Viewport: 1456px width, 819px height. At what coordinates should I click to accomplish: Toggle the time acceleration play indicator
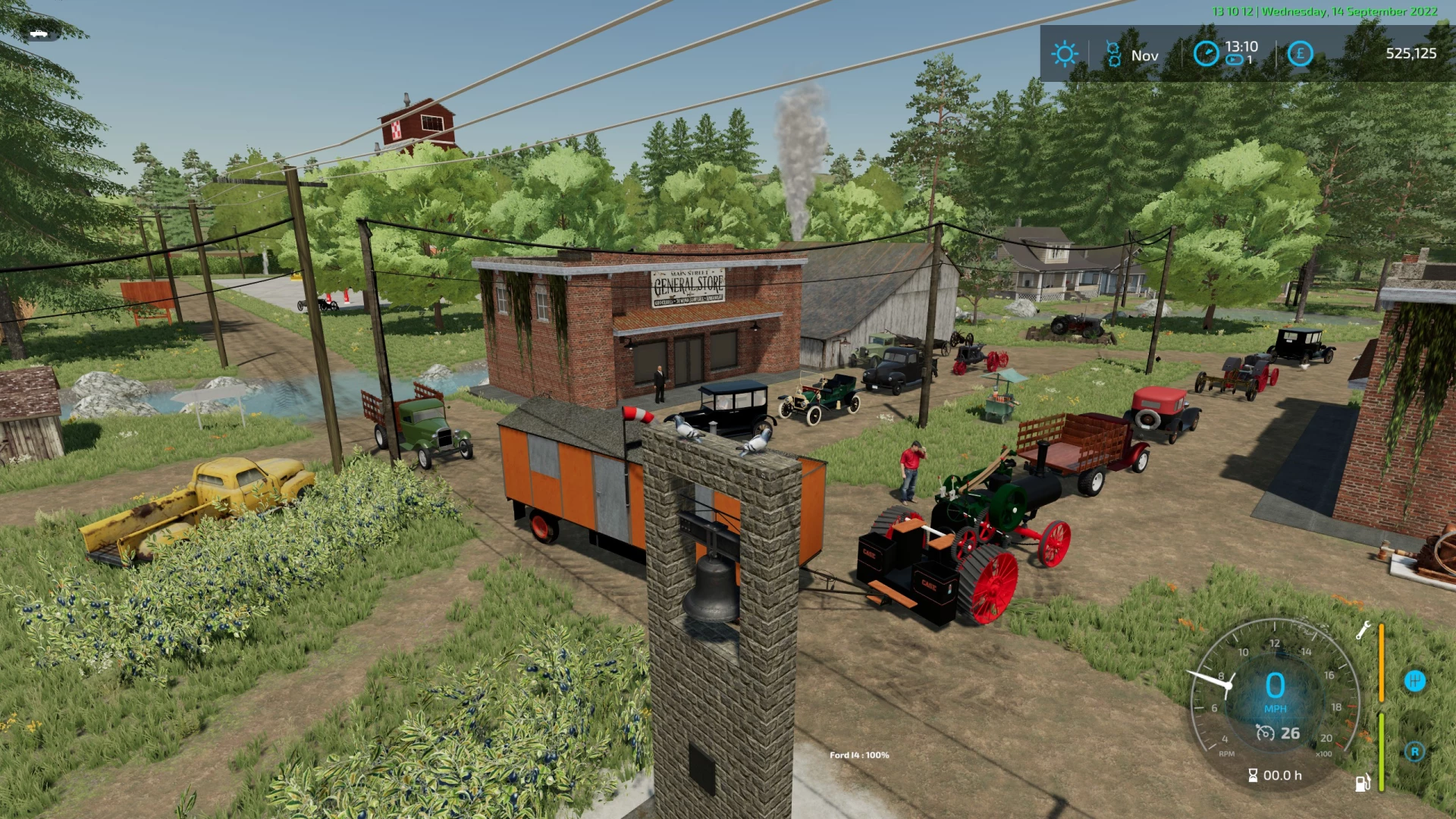pos(1234,59)
